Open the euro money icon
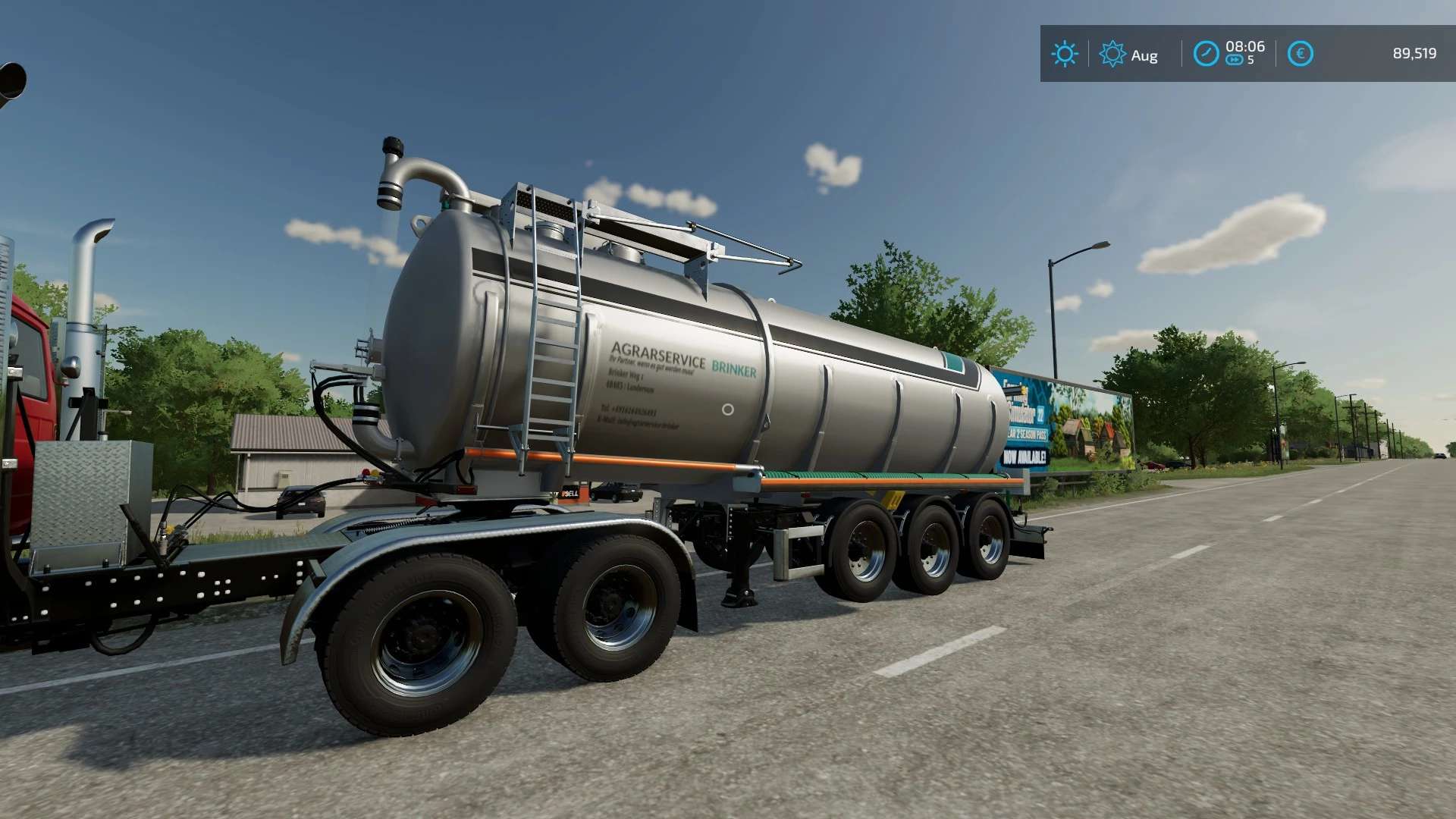The height and width of the screenshot is (819, 1456). click(1300, 54)
